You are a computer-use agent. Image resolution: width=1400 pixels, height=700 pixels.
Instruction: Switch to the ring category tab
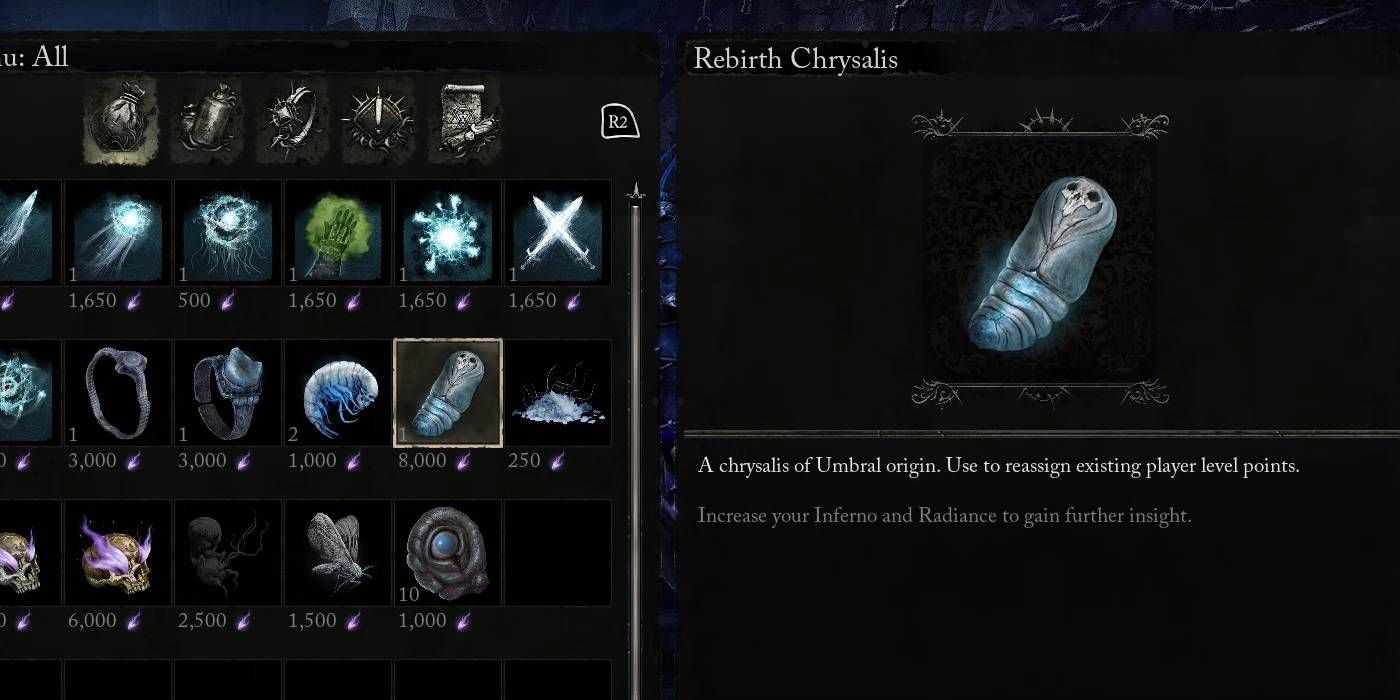point(291,122)
